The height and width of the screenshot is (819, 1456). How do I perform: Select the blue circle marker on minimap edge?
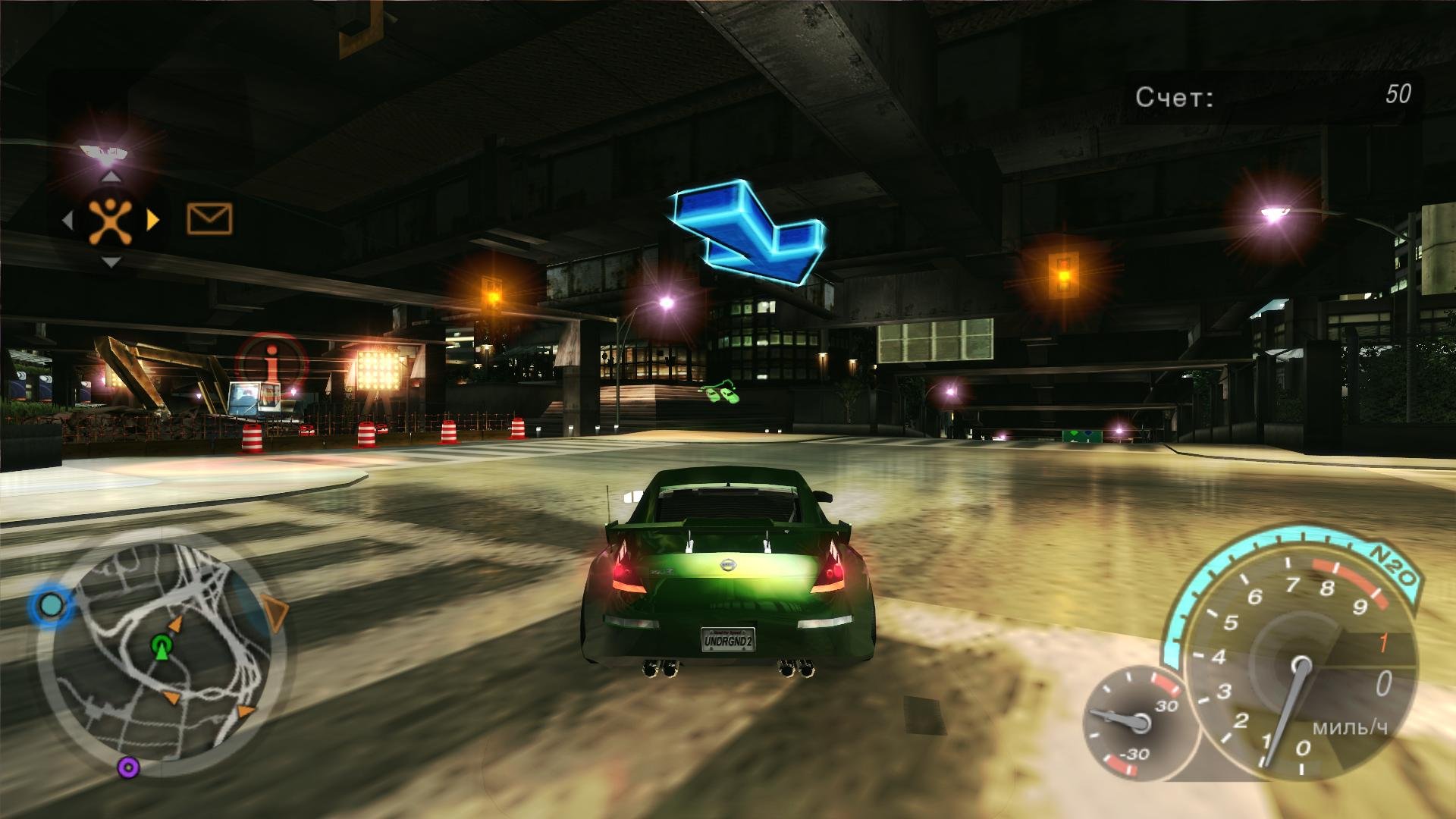[52, 605]
